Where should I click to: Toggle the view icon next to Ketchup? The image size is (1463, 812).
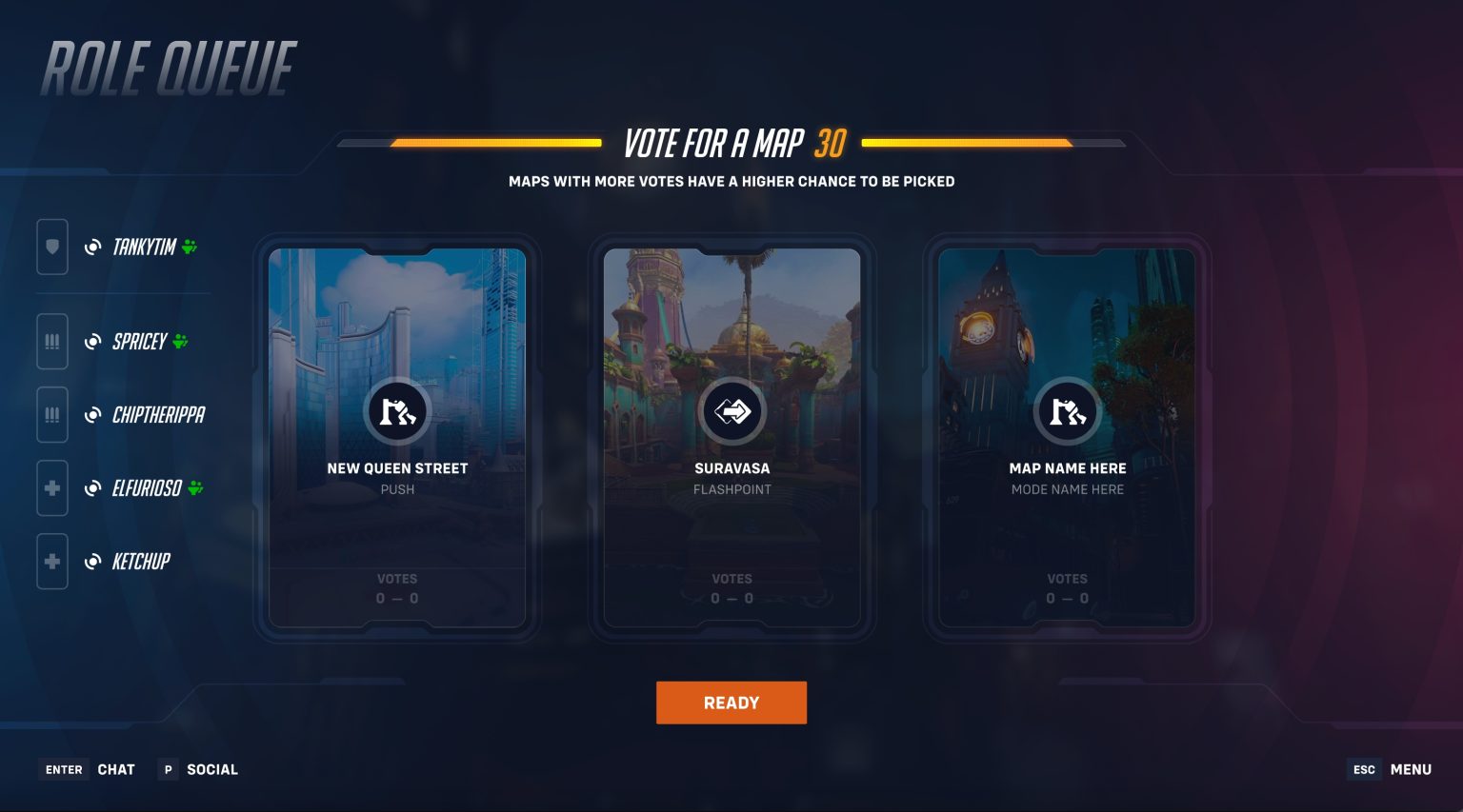[92, 561]
